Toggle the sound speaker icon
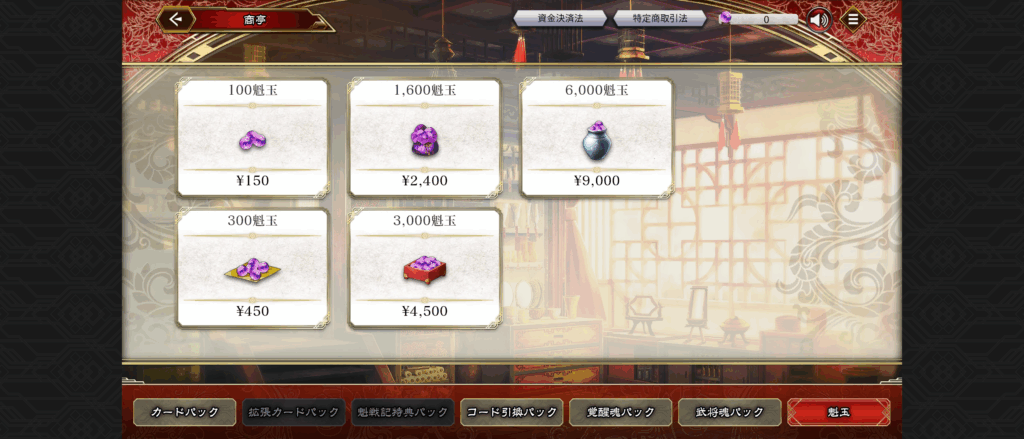 click(819, 19)
